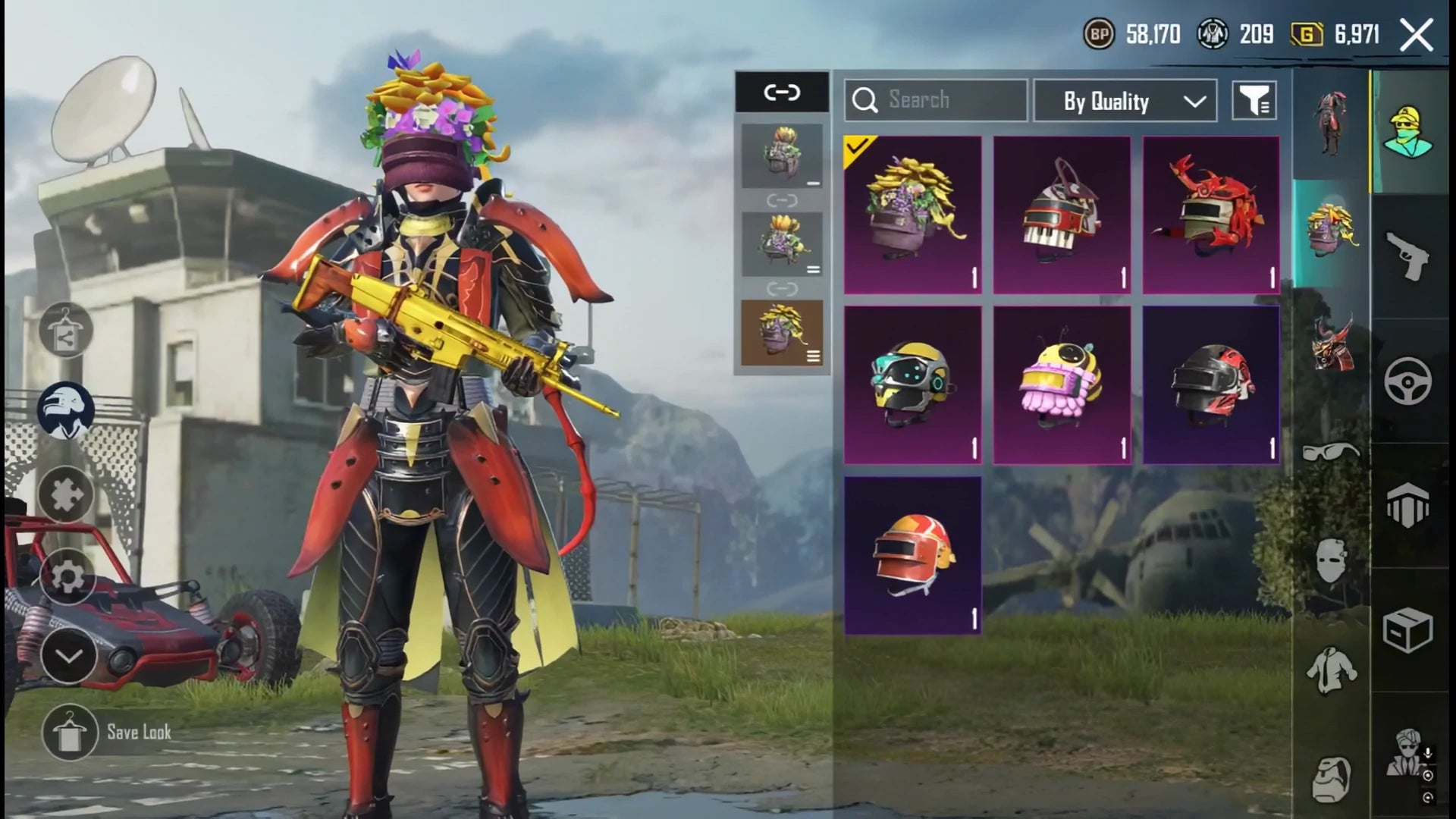Open the filter funnel options
This screenshot has width=1456, height=819.
coord(1255,101)
